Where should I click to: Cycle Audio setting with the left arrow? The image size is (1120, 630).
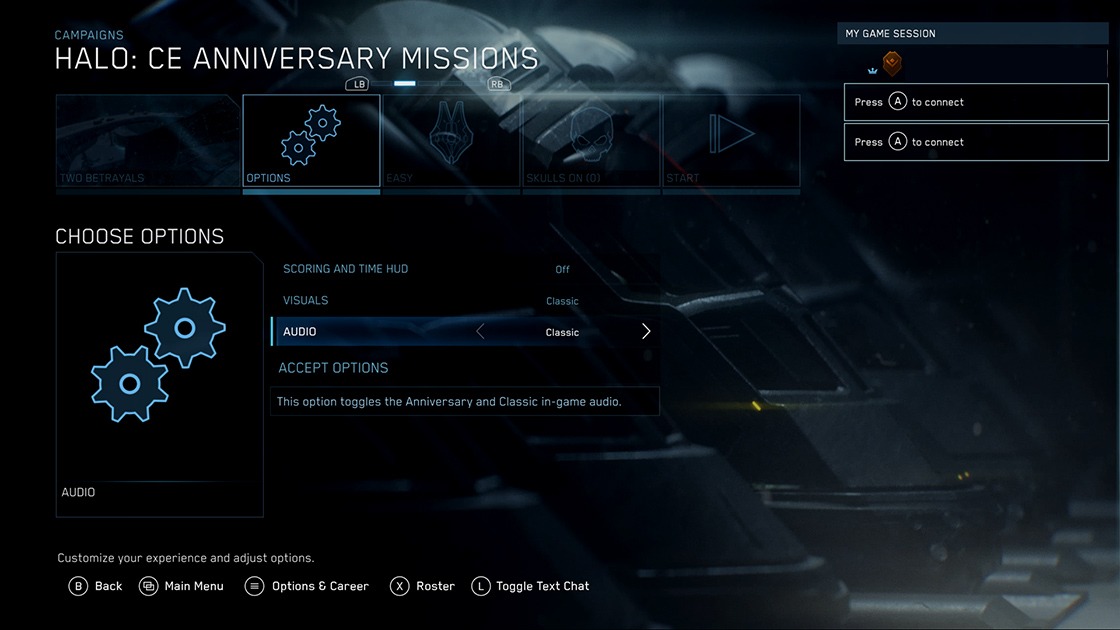click(x=480, y=332)
